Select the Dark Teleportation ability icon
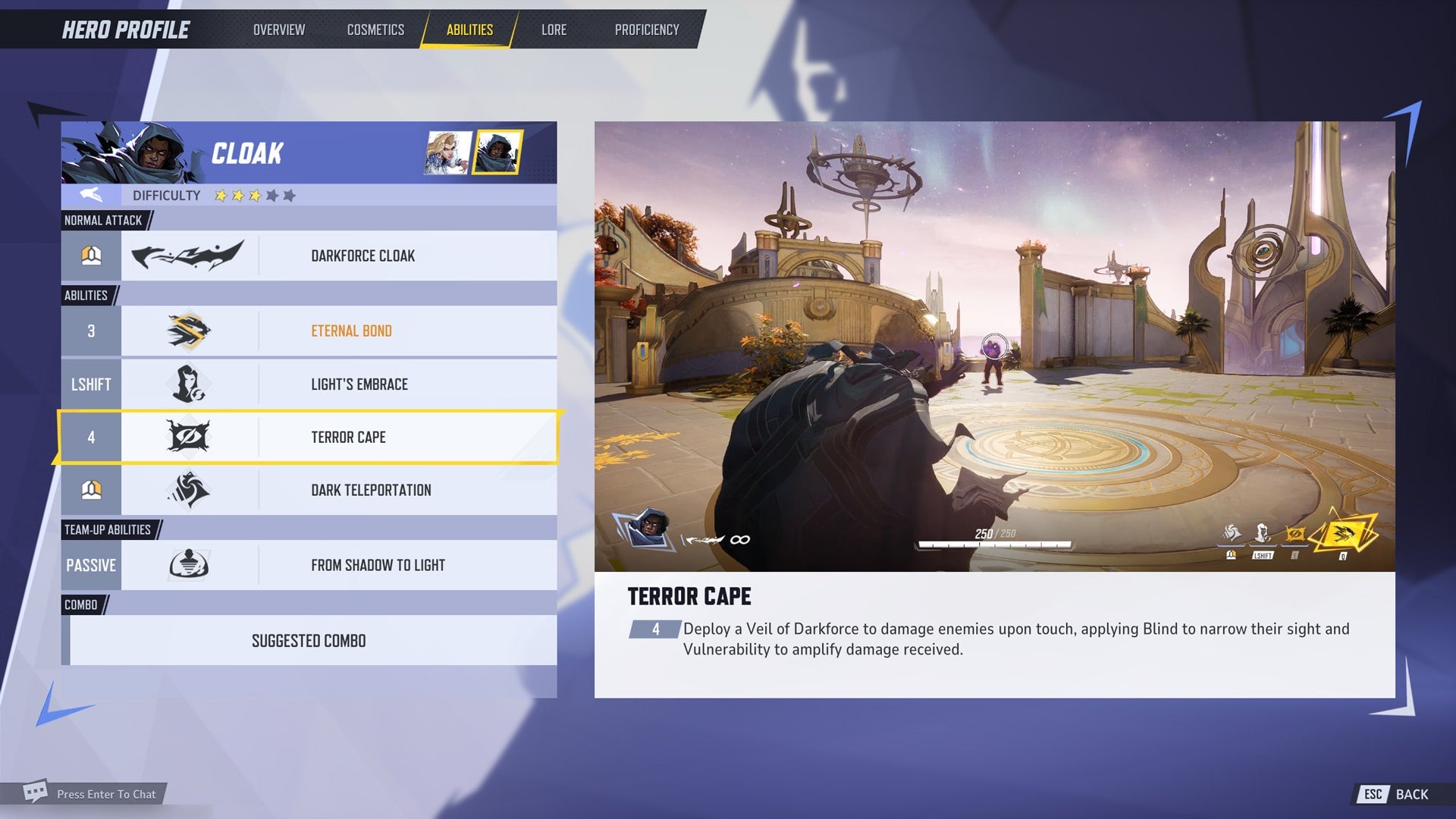This screenshot has height=819, width=1456. click(188, 490)
